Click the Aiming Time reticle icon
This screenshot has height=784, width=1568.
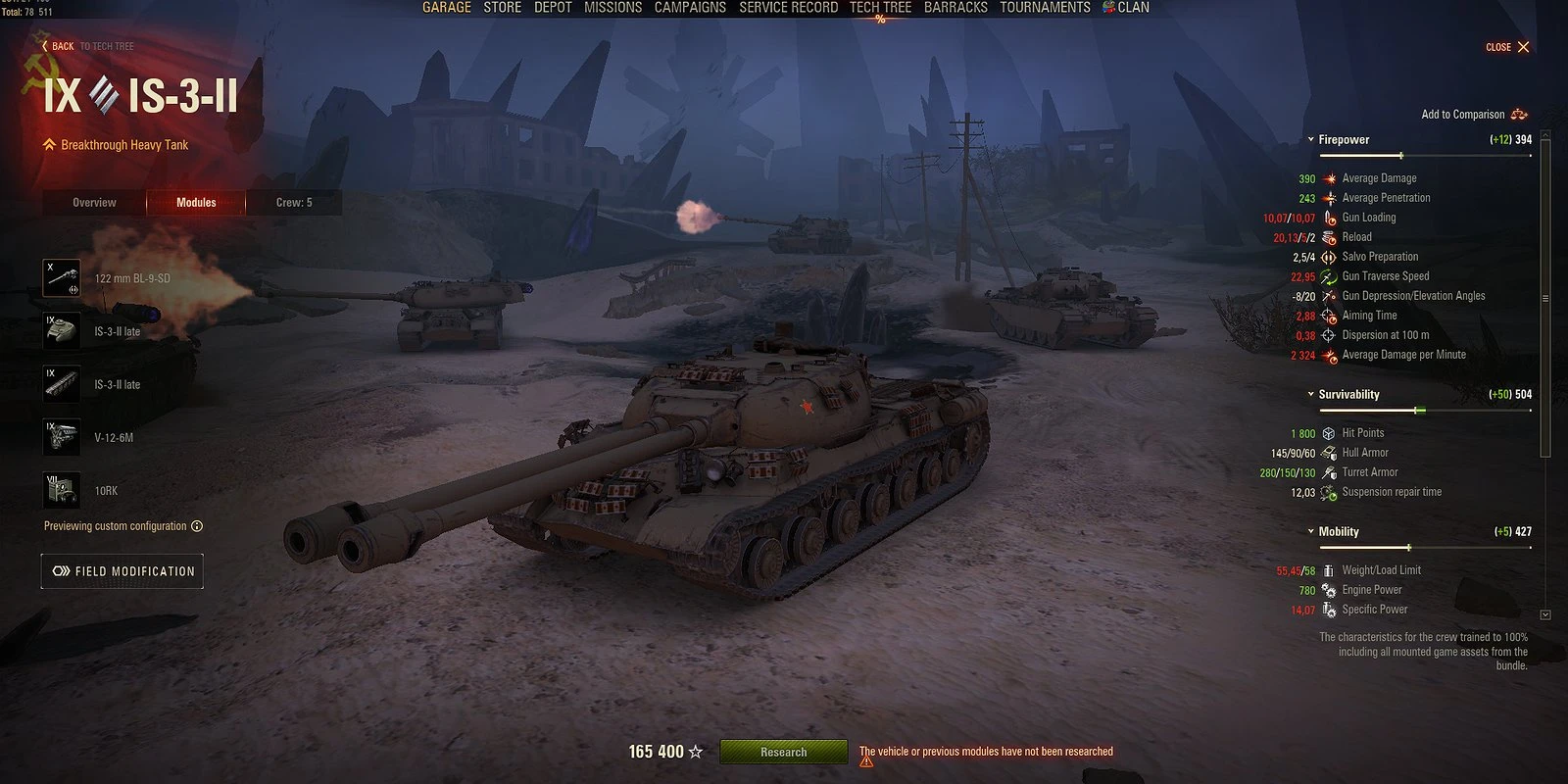[1329, 315]
